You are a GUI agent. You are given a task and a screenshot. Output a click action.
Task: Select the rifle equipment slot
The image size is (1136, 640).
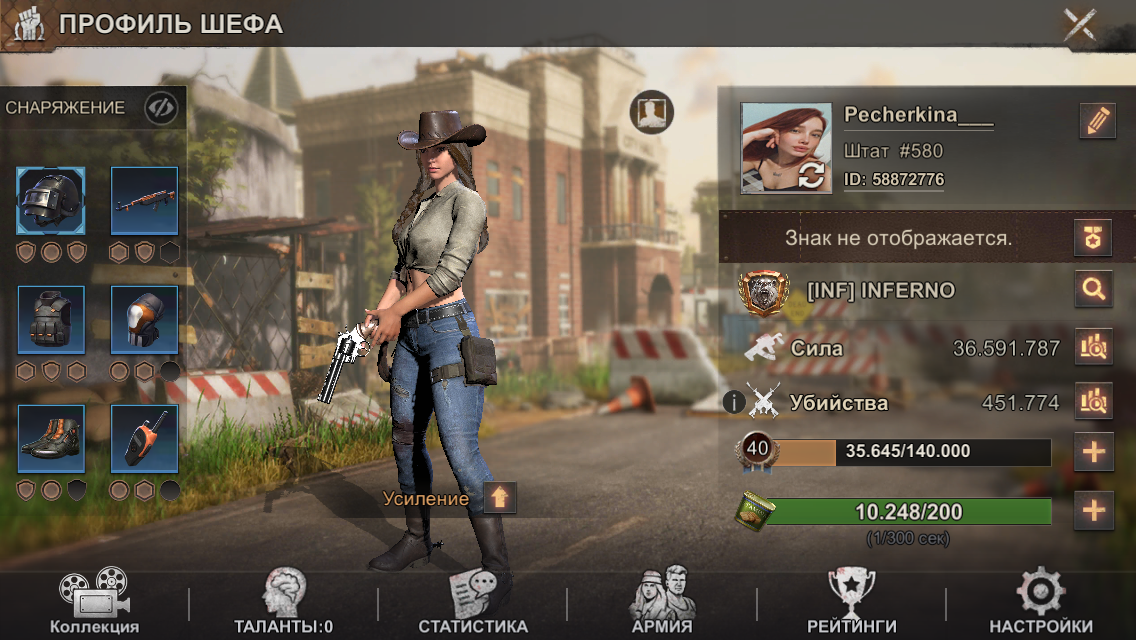[x=144, y=200]
